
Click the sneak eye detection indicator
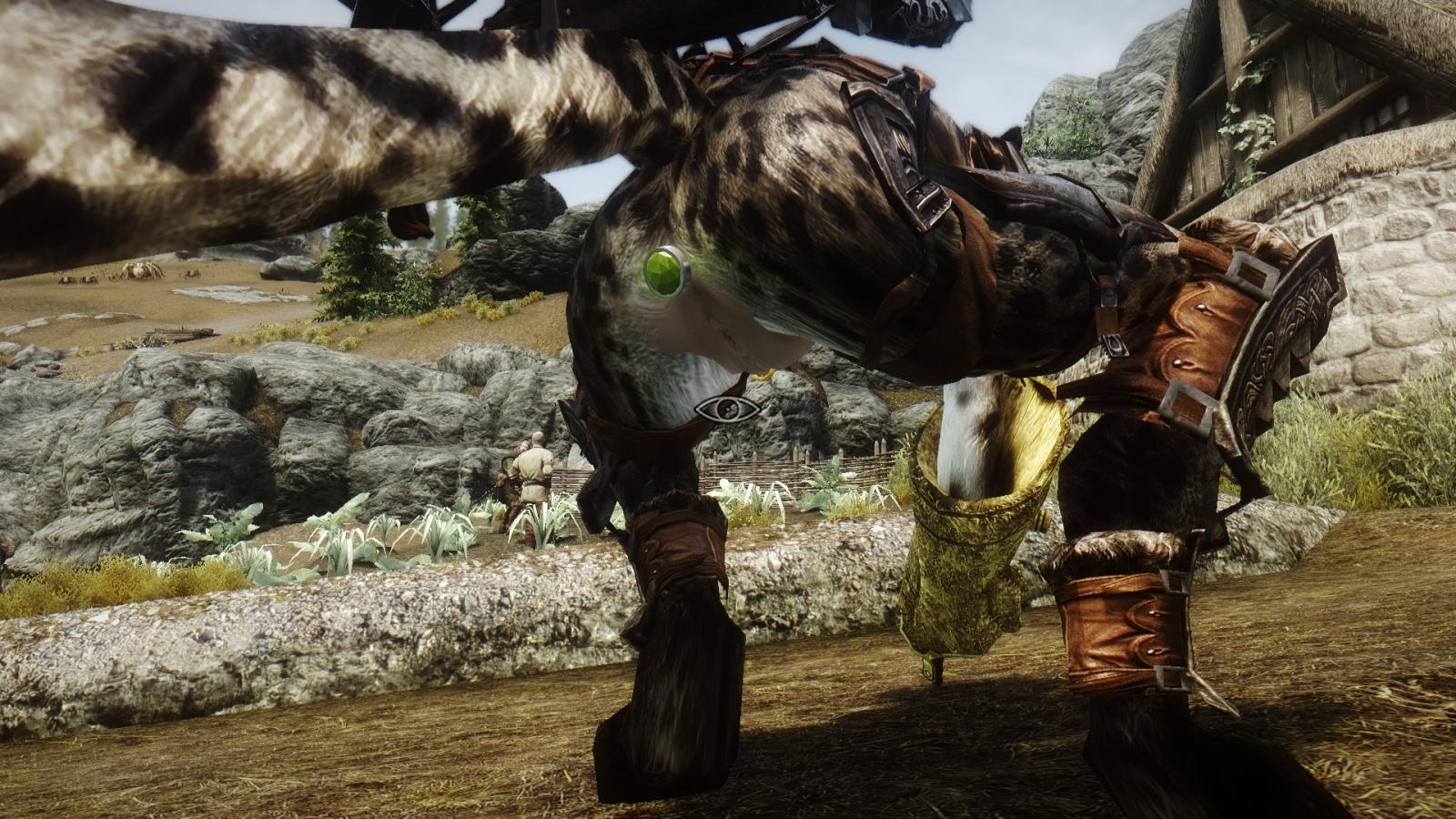727,409
